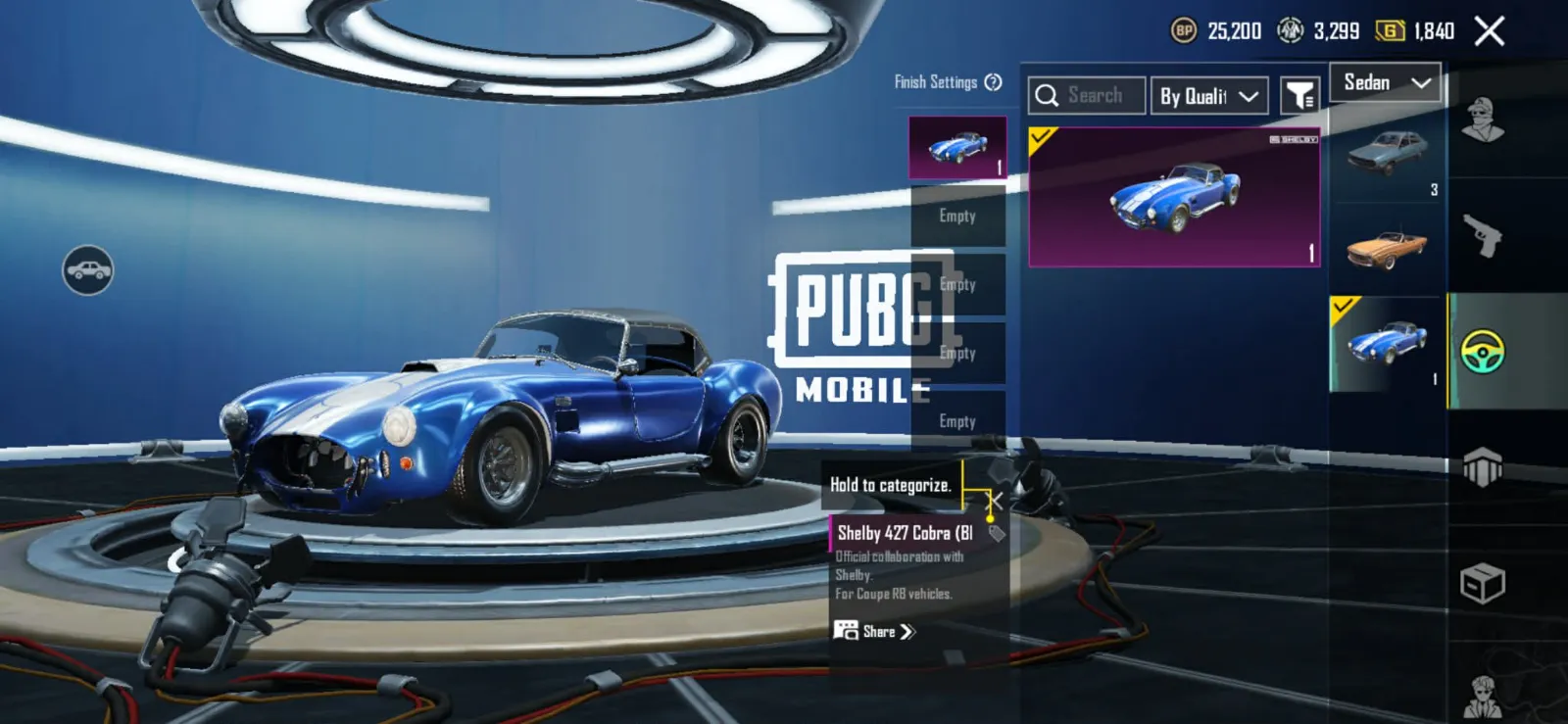The height and width of the screenshot is (724, 1568).
Task: Open the box crate category tab
Action: 1483,585
